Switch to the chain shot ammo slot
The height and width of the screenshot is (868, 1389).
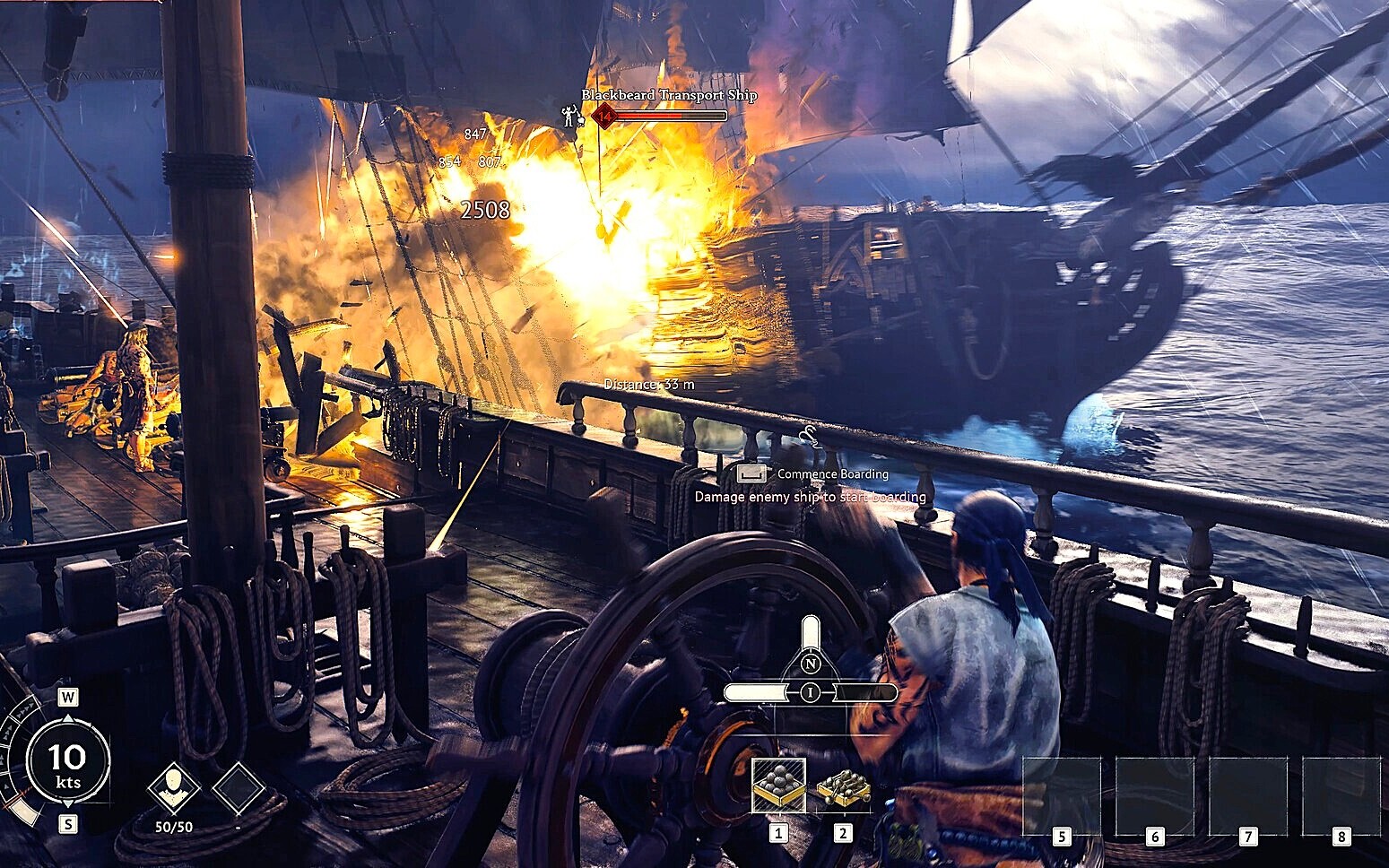click(843, 787)
